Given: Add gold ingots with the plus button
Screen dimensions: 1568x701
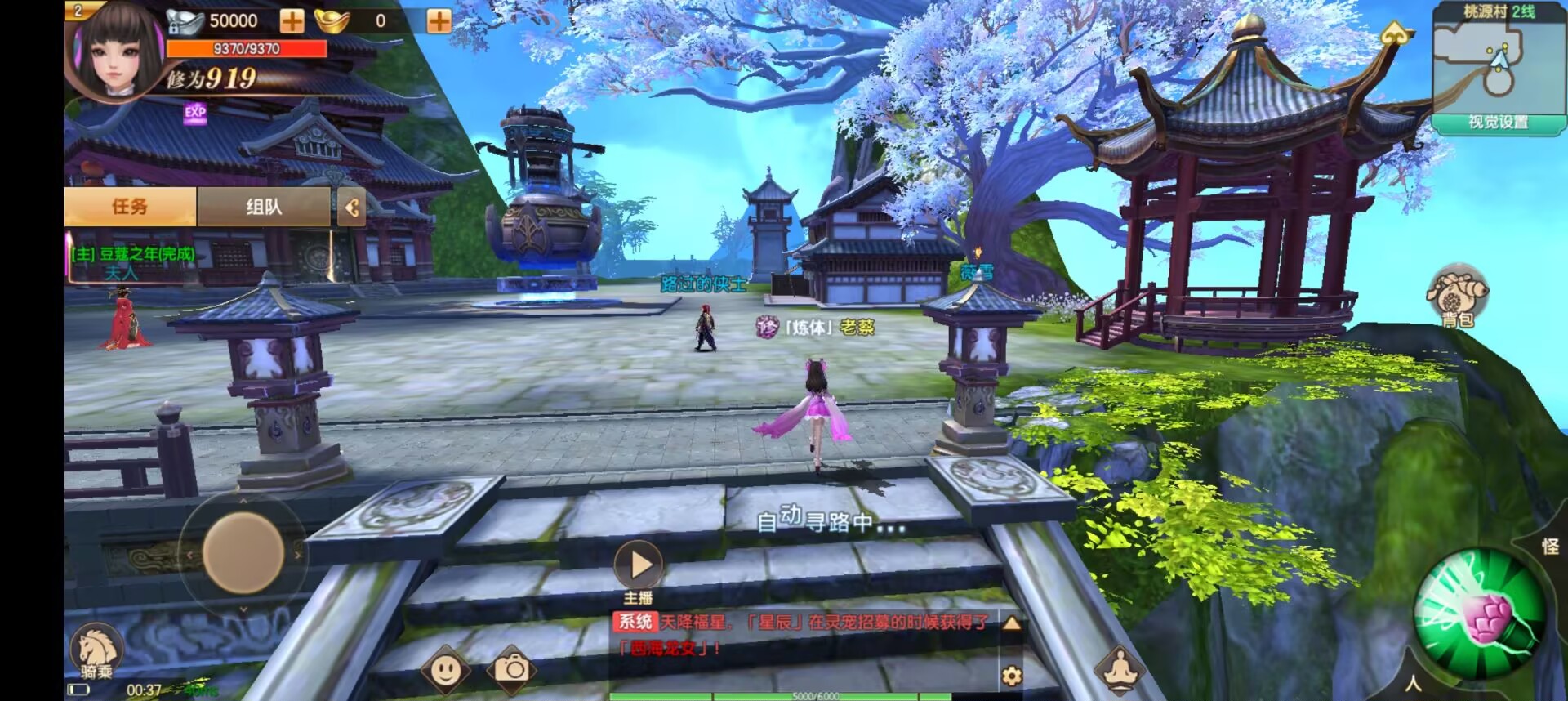Looking at the screenshot, I should click(439, 21).
